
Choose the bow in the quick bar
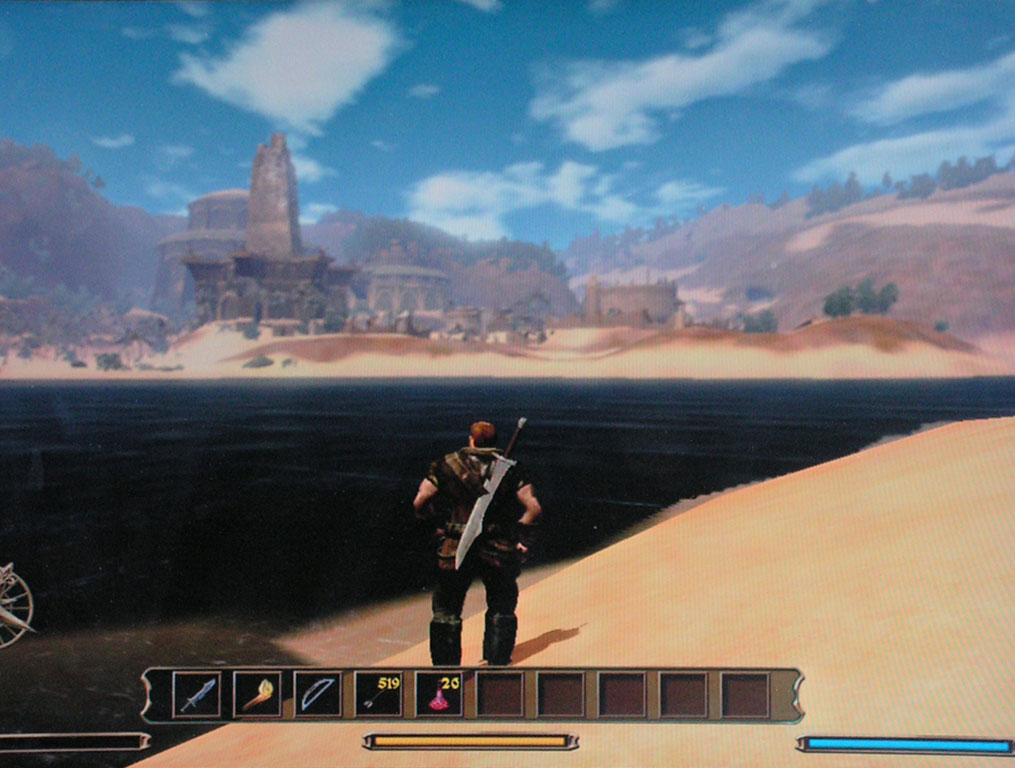point(318,694)
